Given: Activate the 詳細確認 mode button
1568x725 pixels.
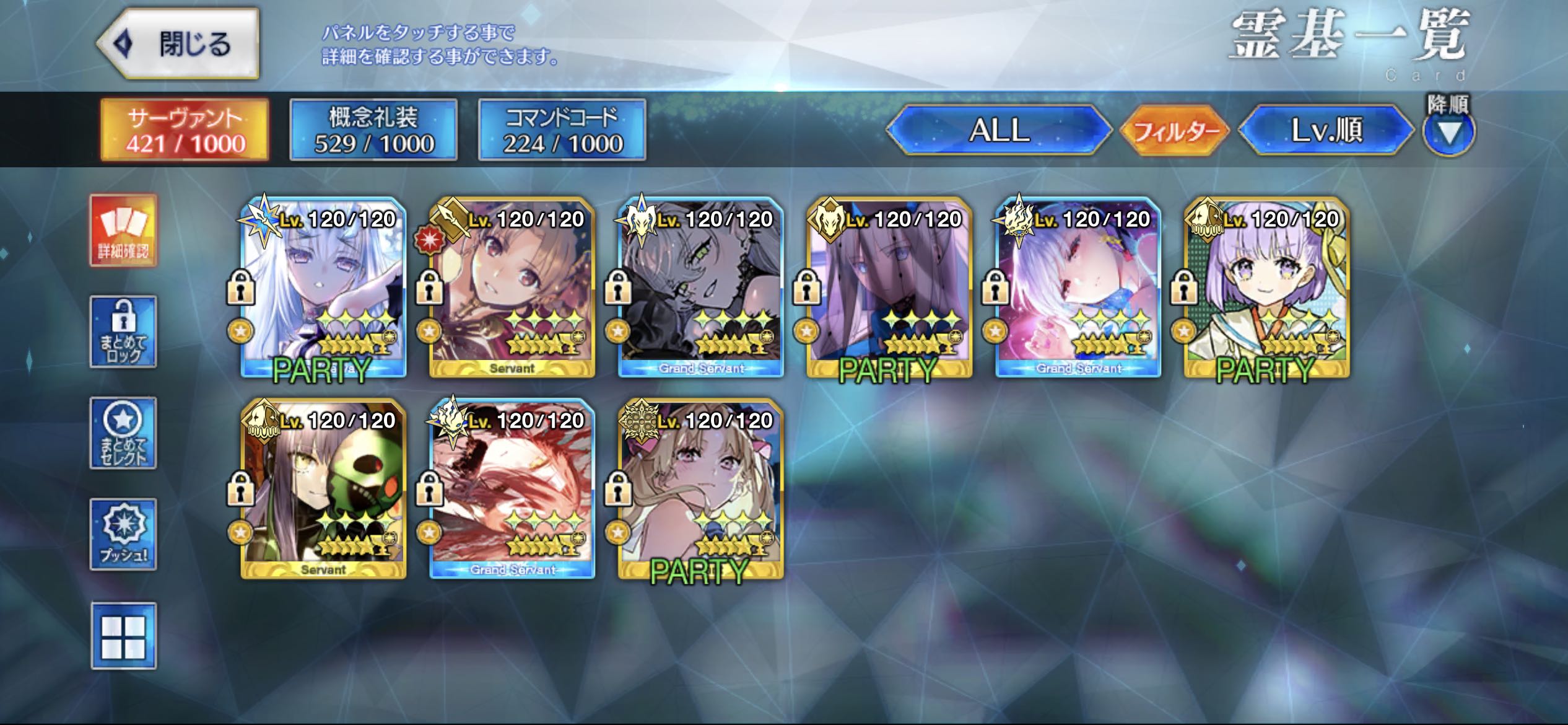Looking at the screenshot, I should tap(123, 231).
